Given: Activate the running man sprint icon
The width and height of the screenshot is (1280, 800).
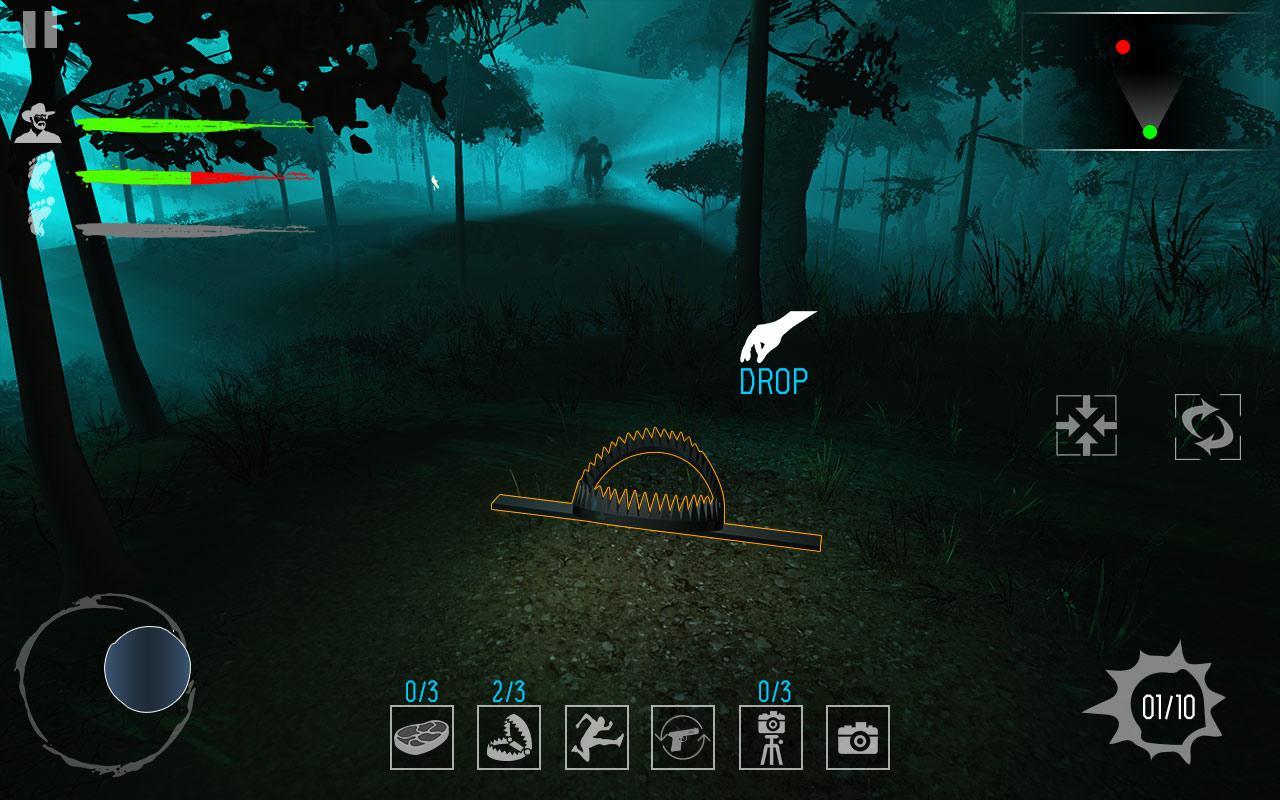Looking at the screenshot, I should pyautogui.click(x=596, y=737).
